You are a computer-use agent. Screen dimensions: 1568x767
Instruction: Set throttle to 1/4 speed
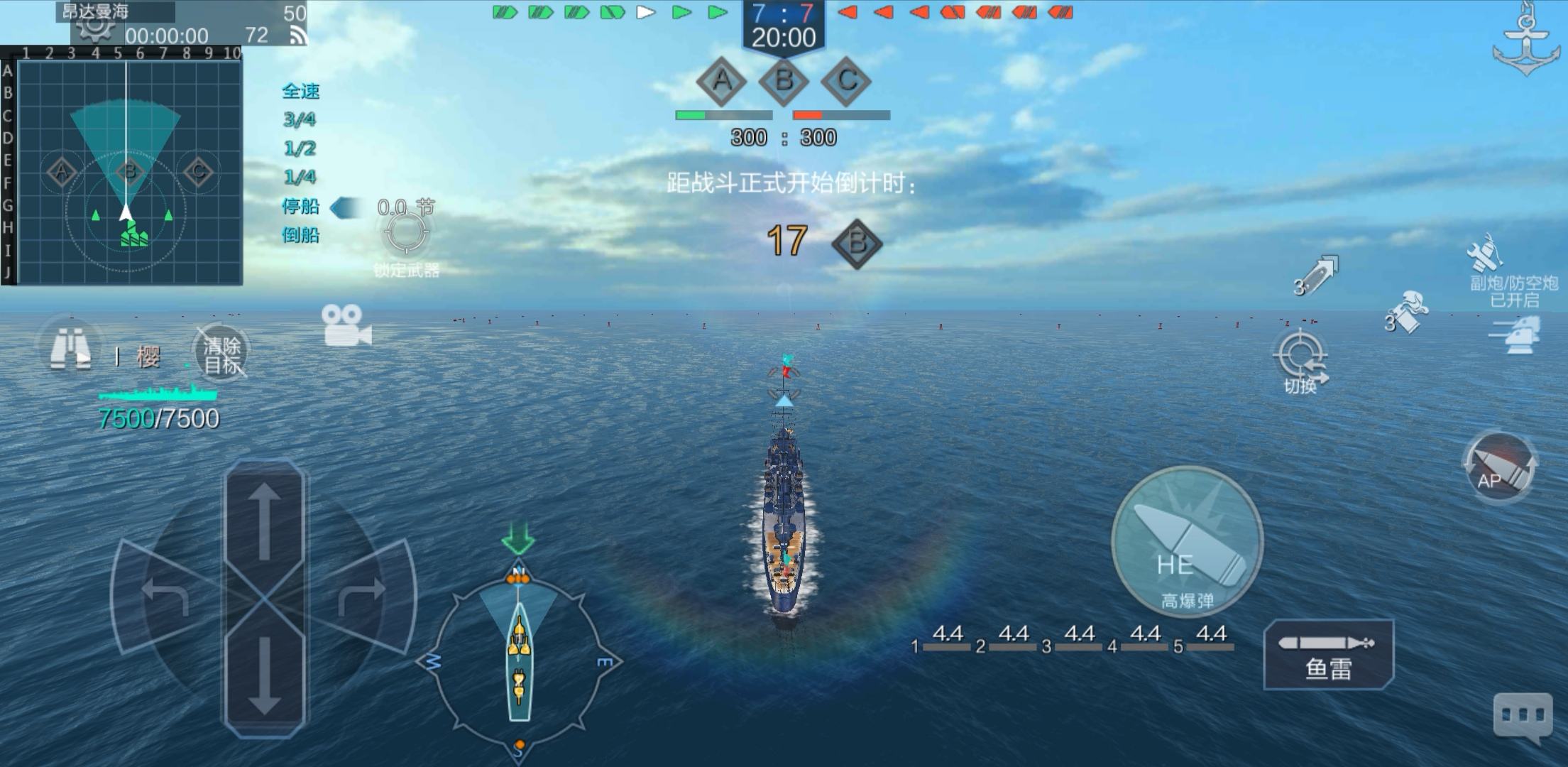[x=300, y=177]
